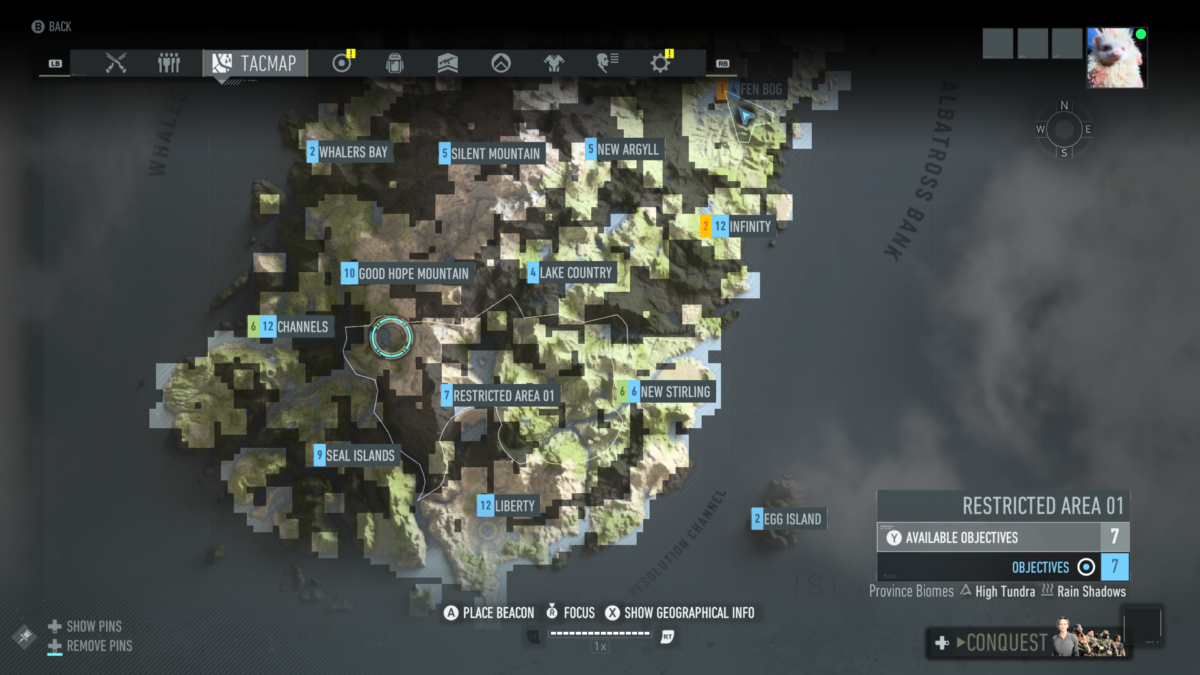
Task: Open the chevron-in-circle tab
Action: (x=501, y=63)
